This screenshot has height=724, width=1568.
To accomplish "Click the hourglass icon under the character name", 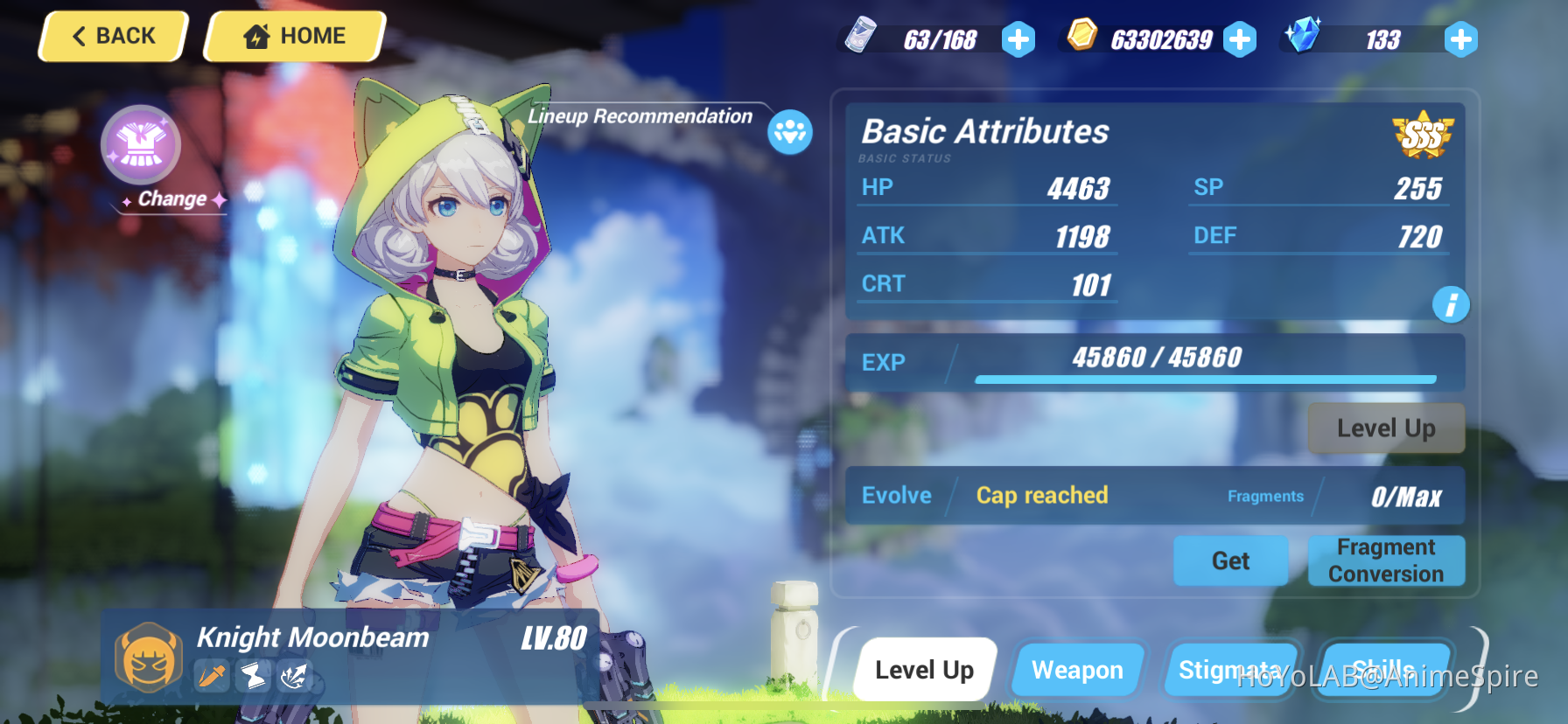I will 252,677.
